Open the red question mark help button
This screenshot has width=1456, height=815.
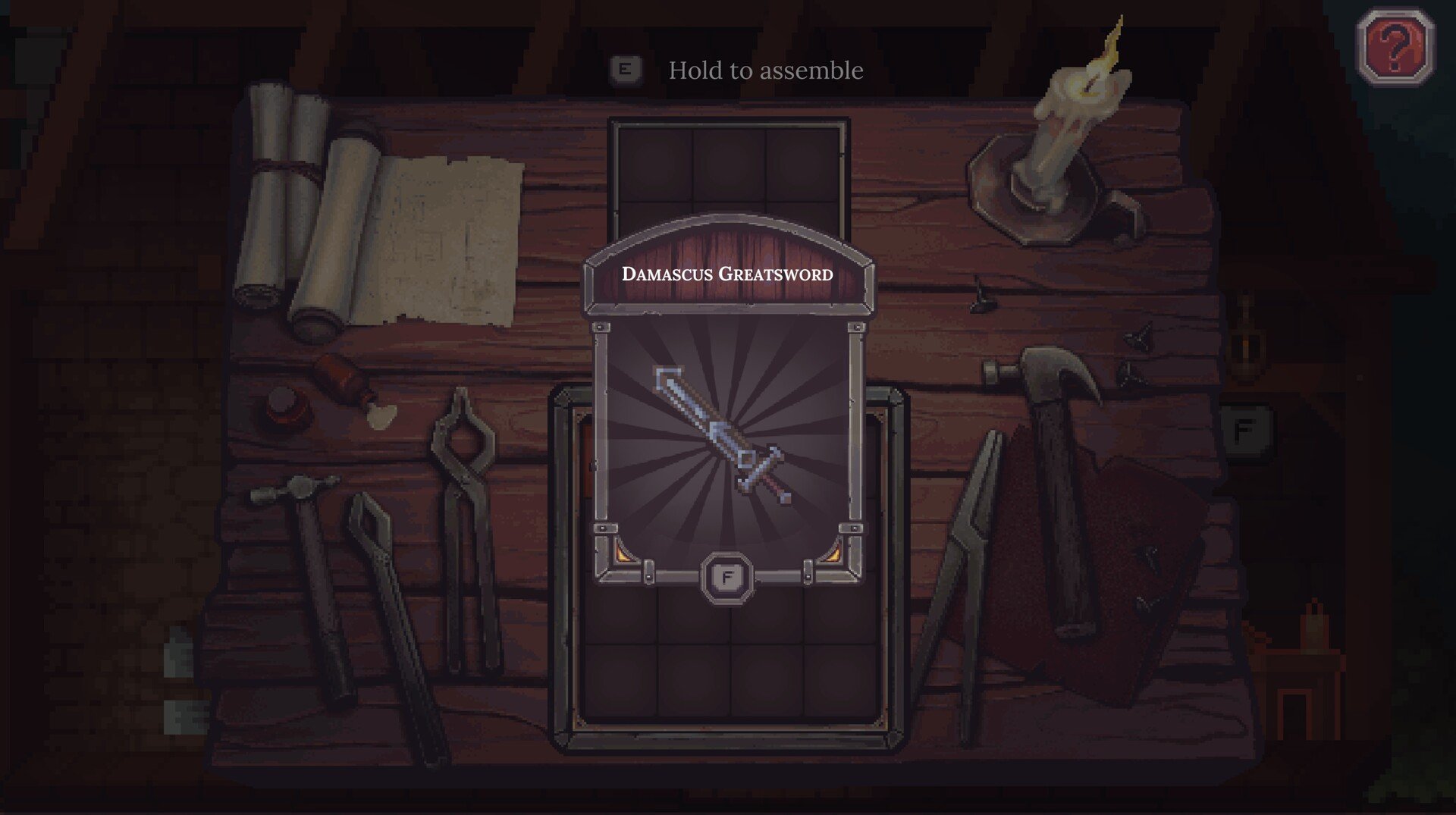coord(1395,47)
